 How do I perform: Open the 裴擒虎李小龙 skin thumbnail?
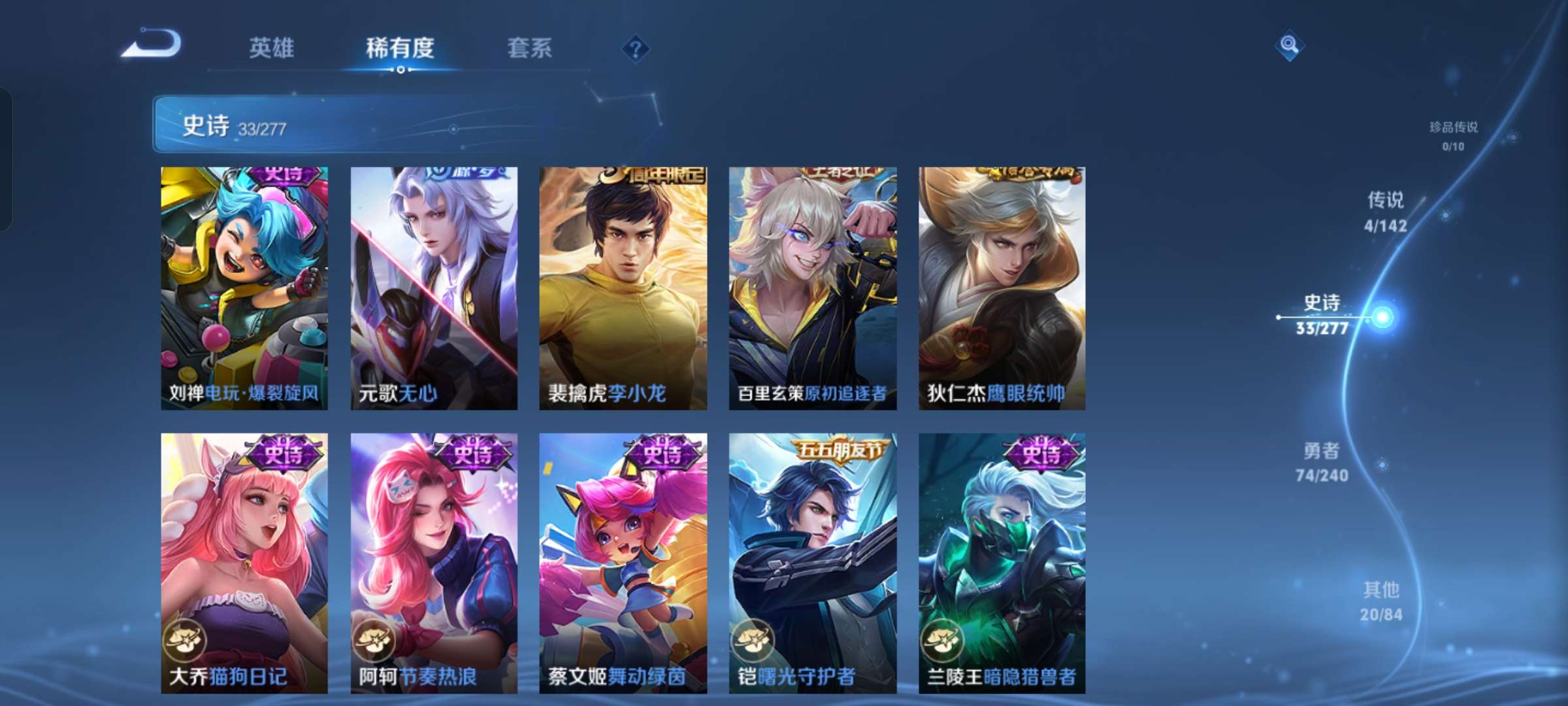625,288
